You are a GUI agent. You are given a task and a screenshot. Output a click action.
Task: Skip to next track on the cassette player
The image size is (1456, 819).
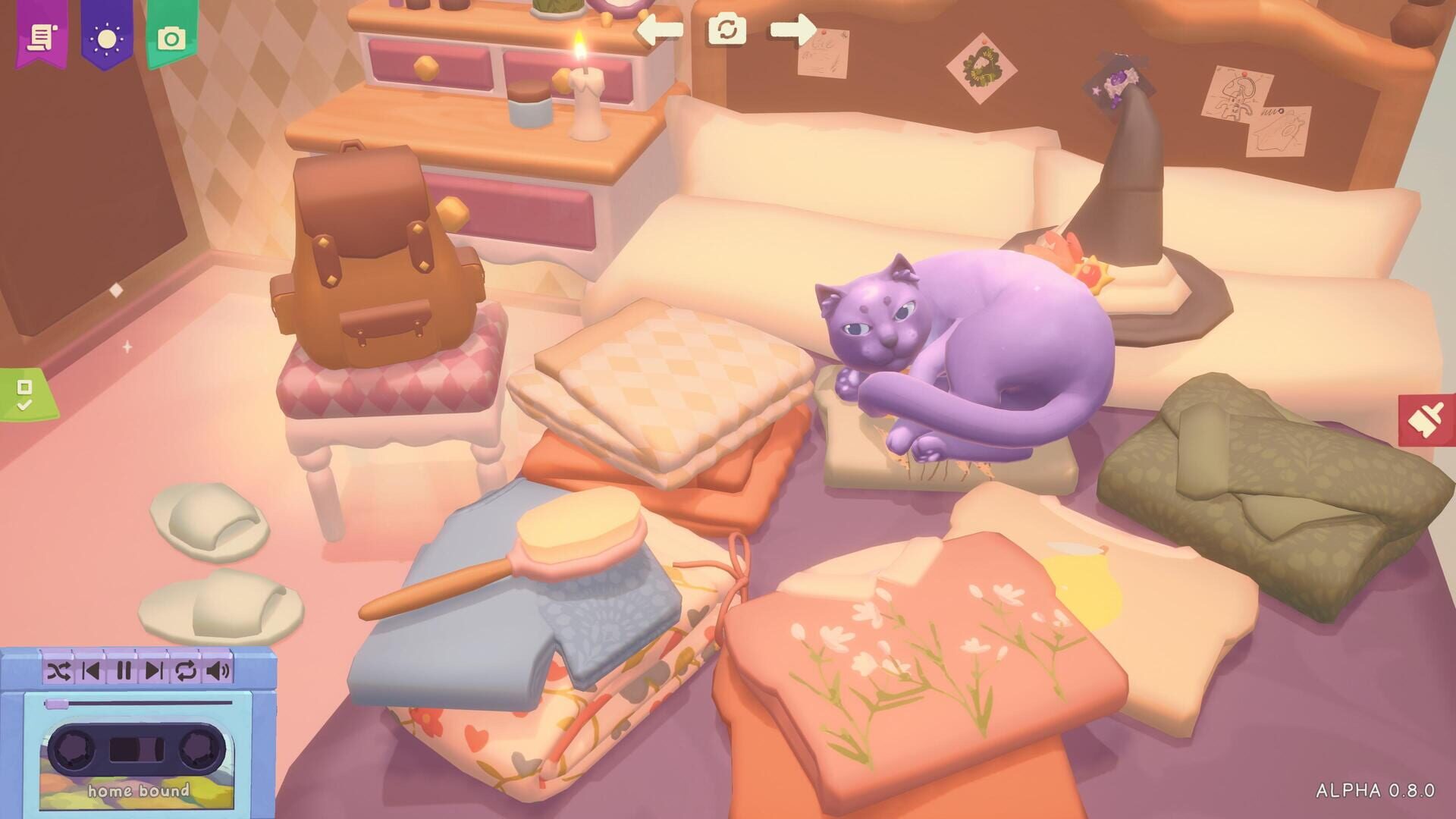155,669
